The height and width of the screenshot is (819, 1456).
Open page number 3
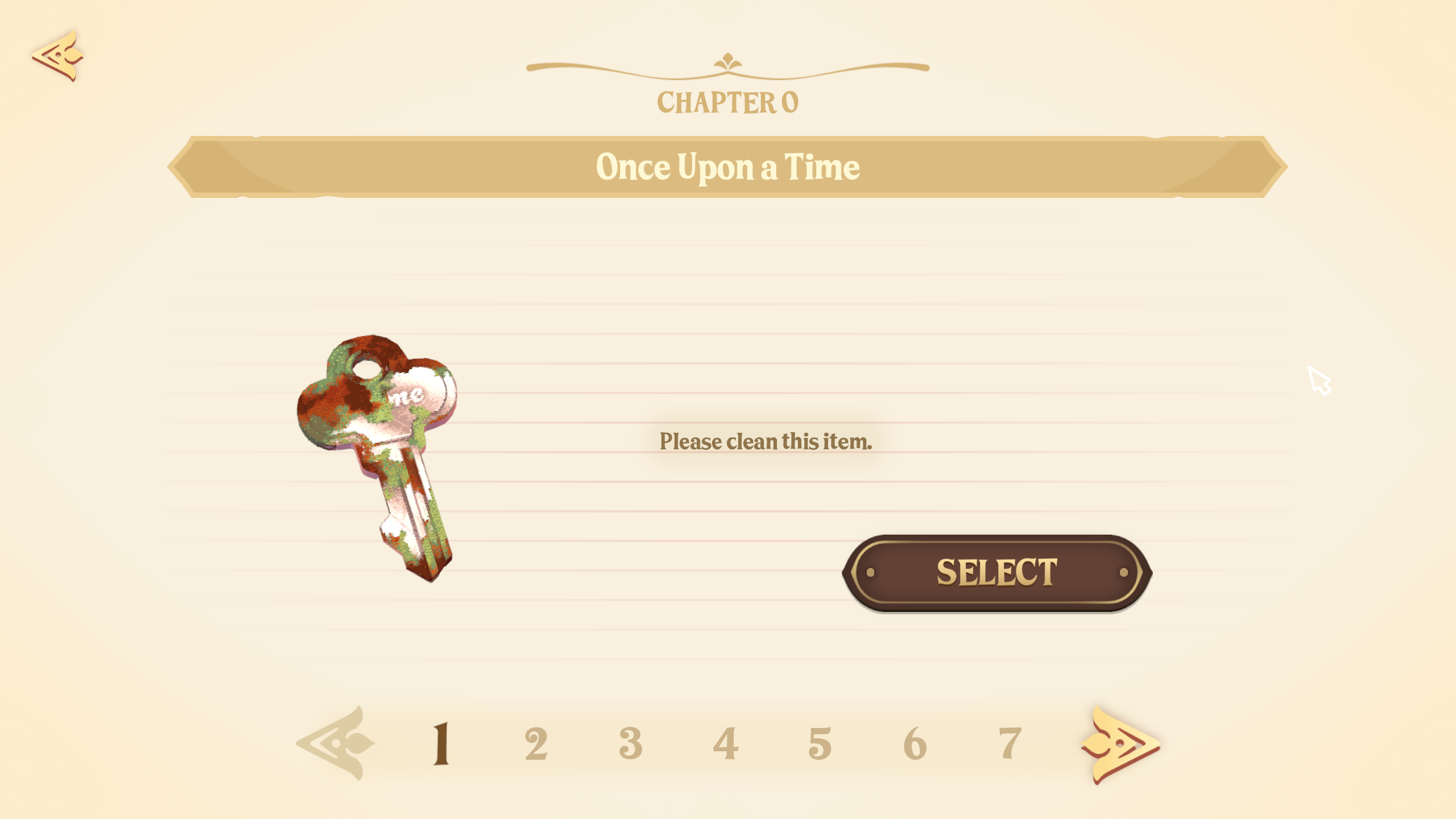(631, 743)
